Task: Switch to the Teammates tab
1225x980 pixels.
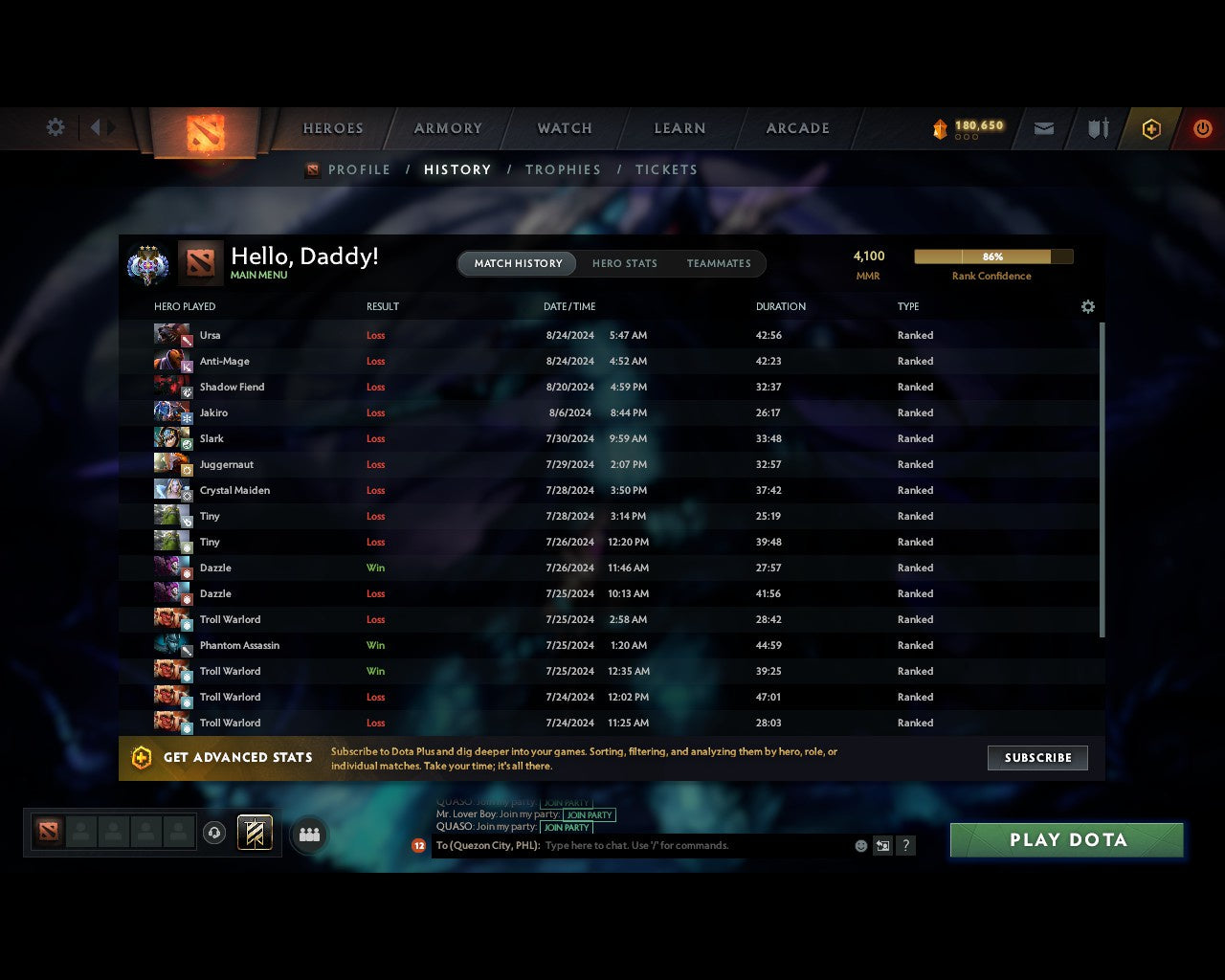Action: 719,263
